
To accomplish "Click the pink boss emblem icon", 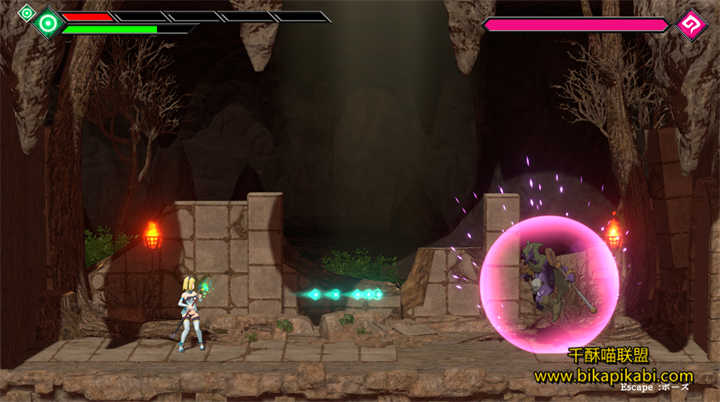I will click(690, 25).
